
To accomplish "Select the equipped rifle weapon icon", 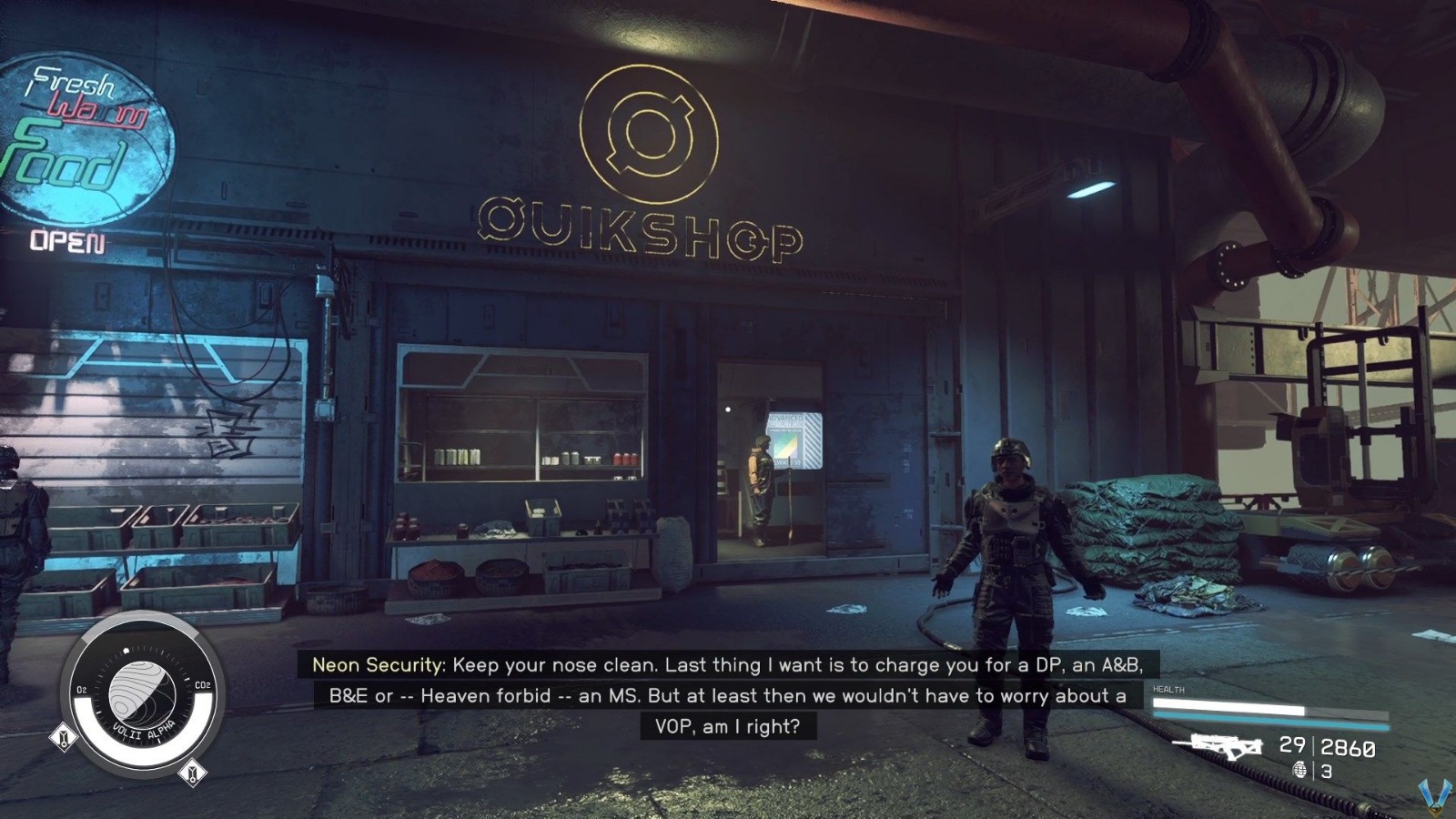I will coord(1218,745).
